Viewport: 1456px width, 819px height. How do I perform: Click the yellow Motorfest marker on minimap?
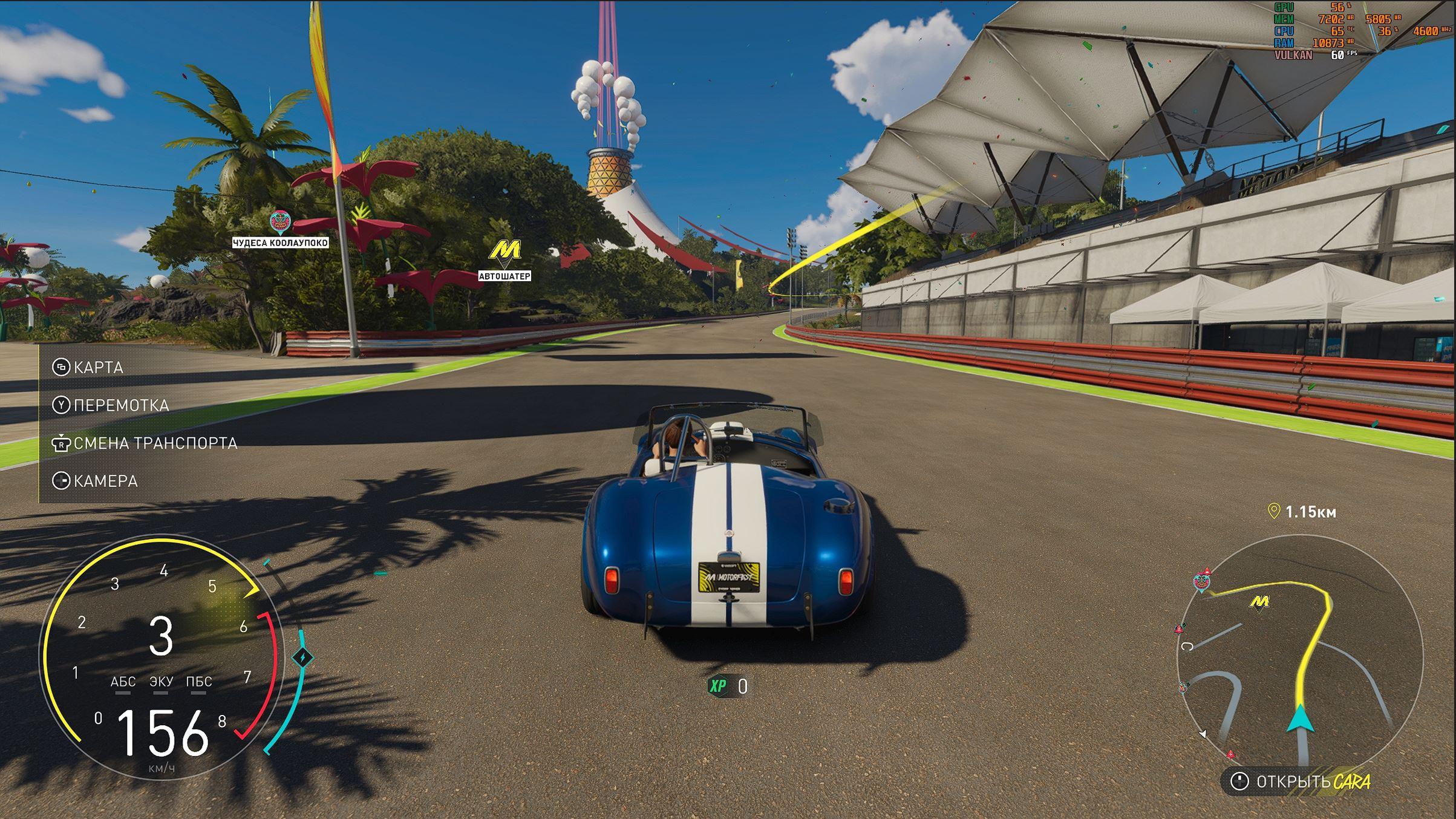click(x=1259, y=602)
